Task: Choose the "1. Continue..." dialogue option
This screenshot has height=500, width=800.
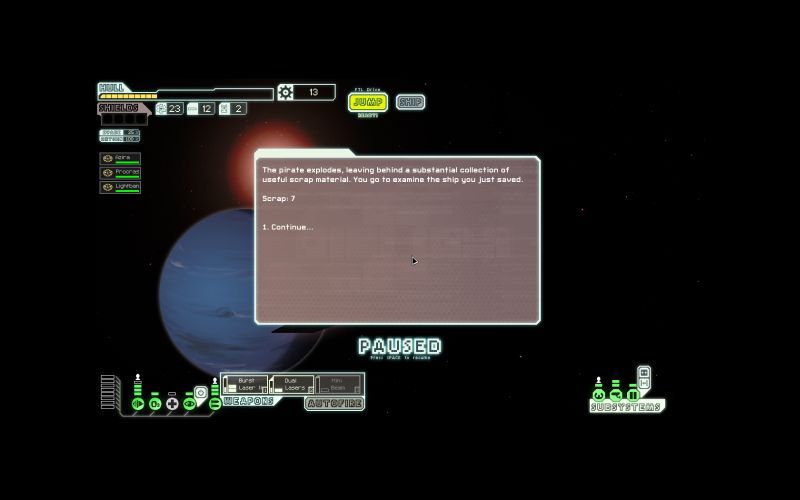Action: click(x=288, y=227)
